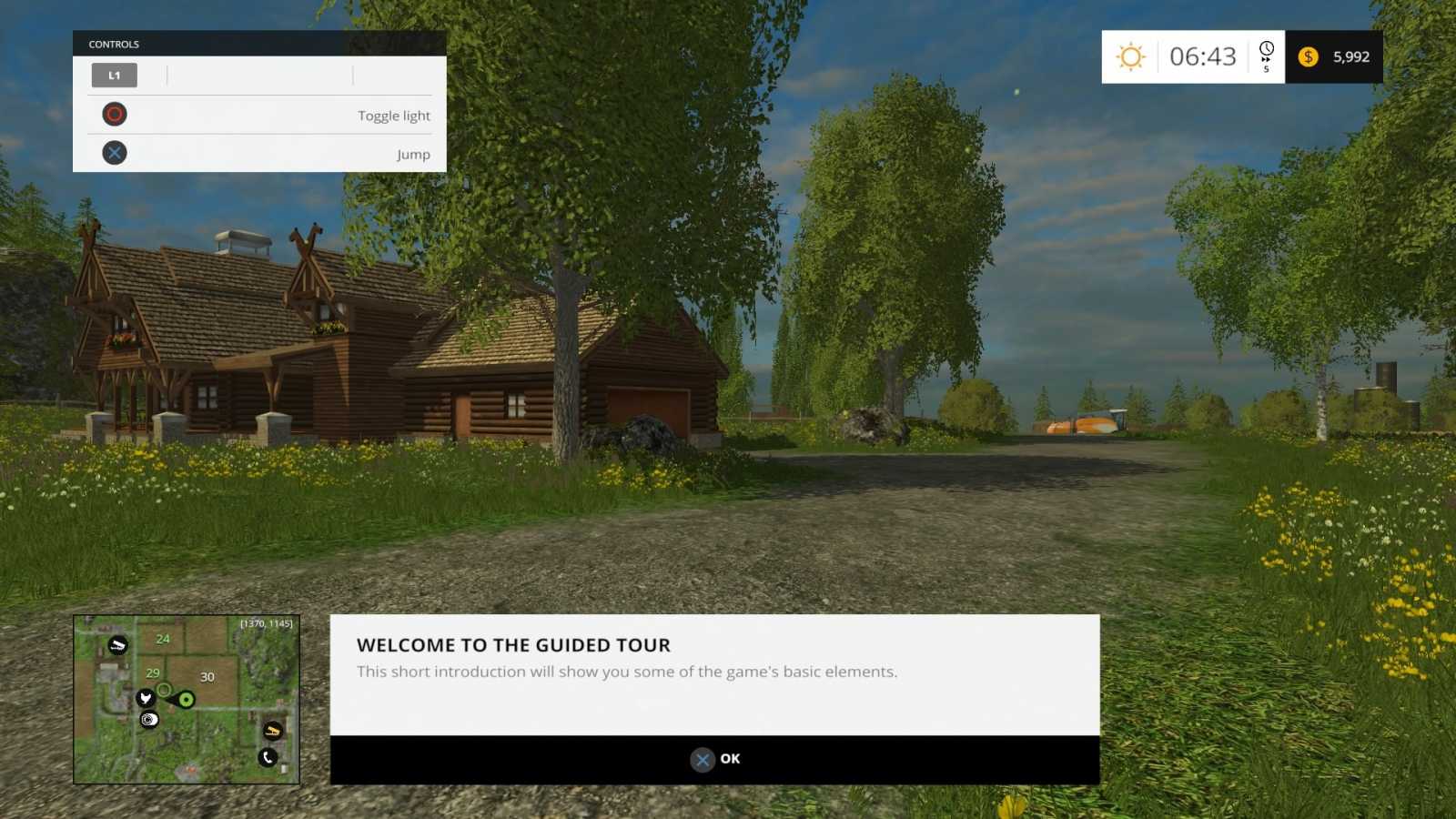Screen dimensions: 1456x819
Task: Select the L1 tab in the Controls panel
Action: click(x=114, y=76)
